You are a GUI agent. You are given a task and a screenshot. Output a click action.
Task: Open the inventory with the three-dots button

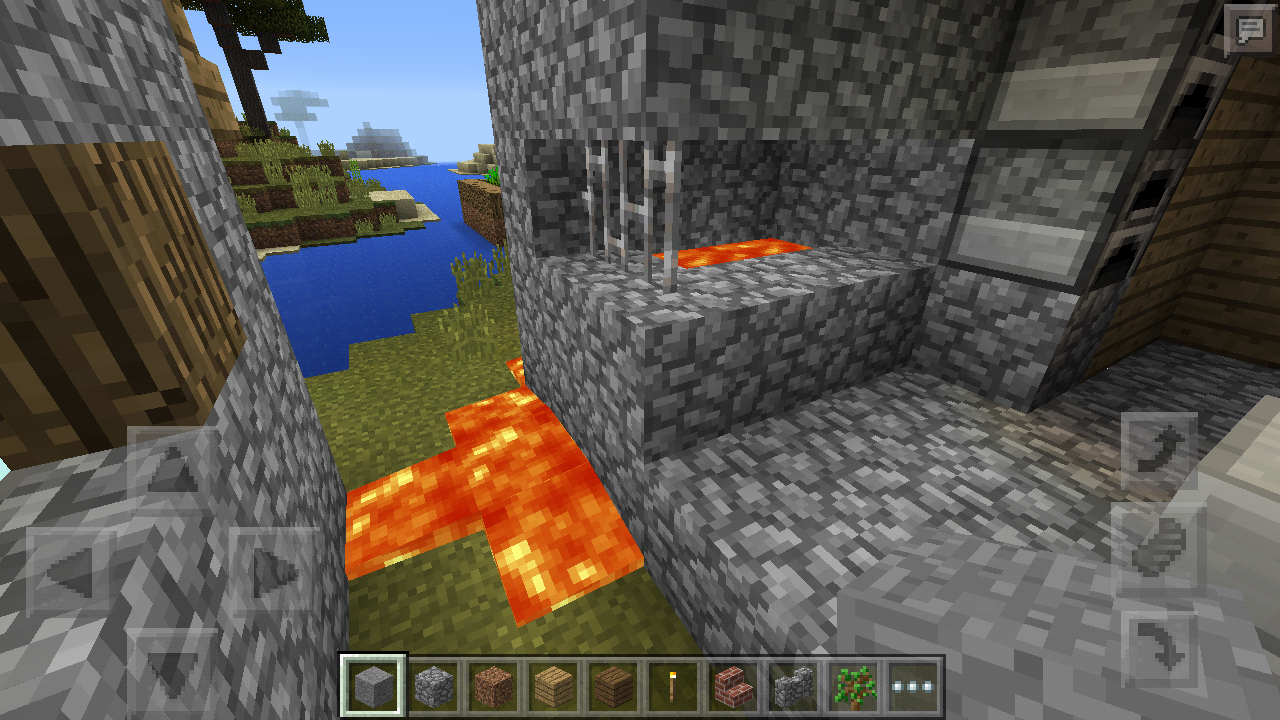click(x=912, y=687)
